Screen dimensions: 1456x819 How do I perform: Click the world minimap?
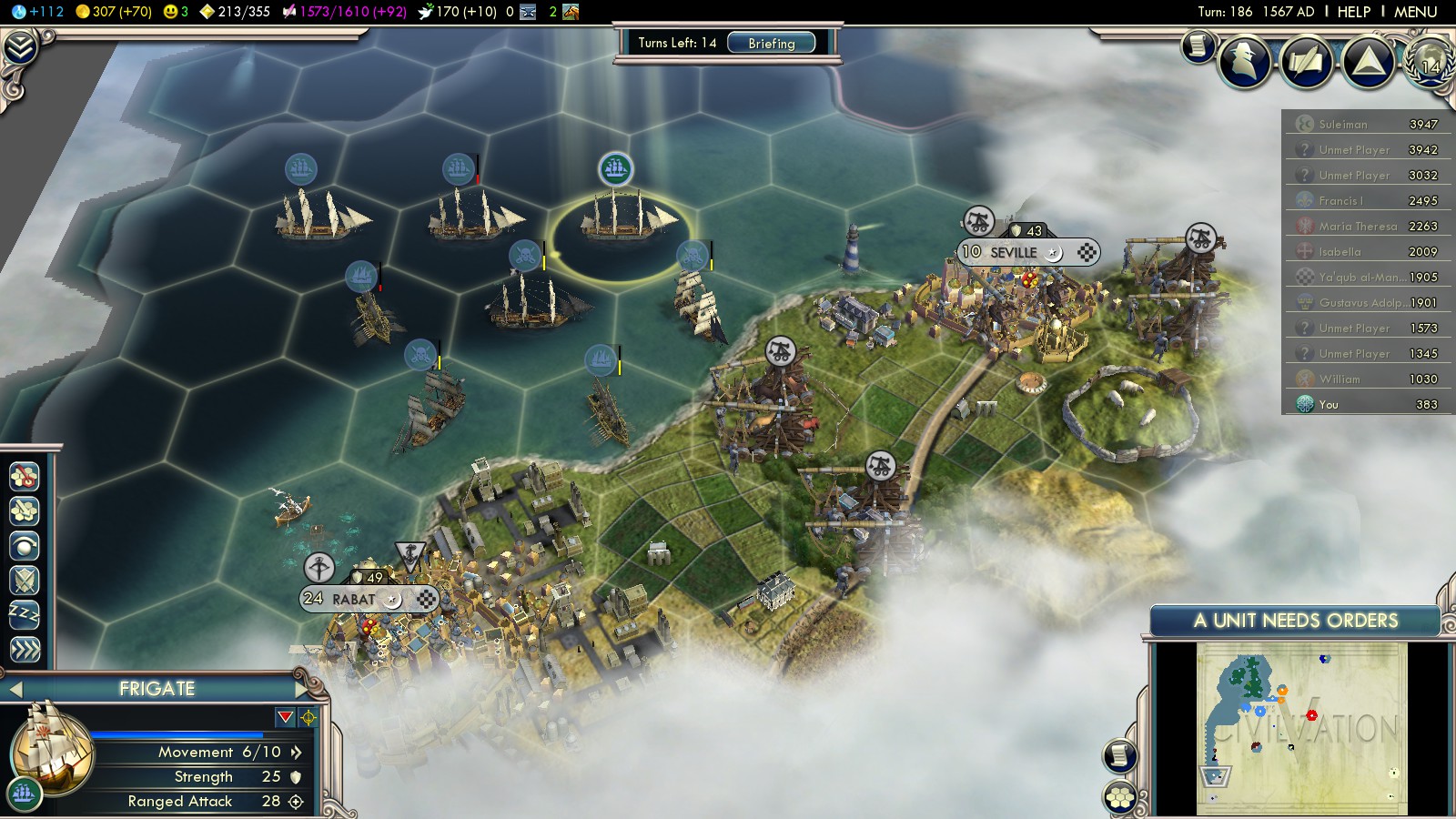[x=1301, y=728]
